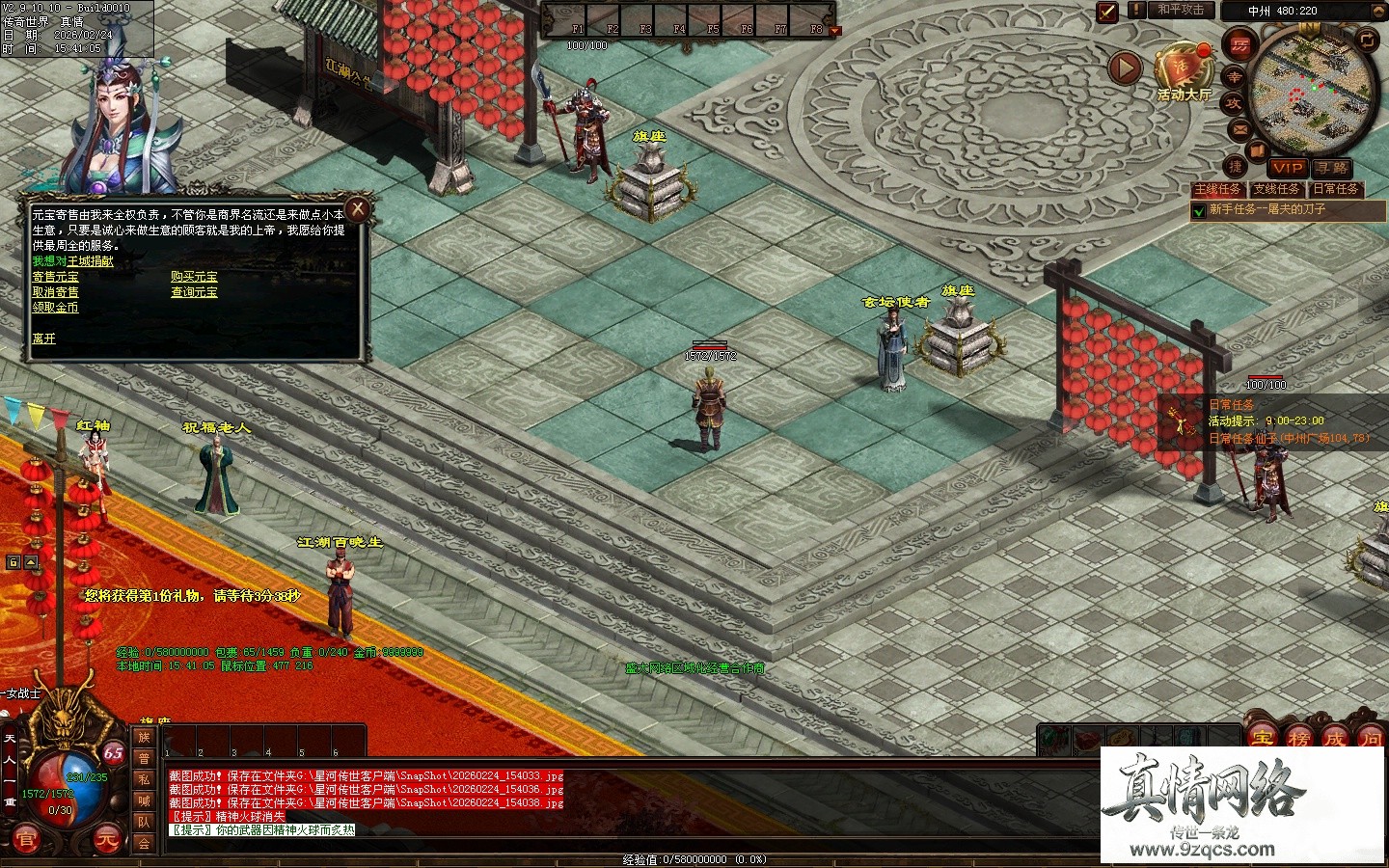The width and height of the screenshot is (1389, 868).
Task: Select 查询元宝 in the dialogue
Action: coord(194,292)
